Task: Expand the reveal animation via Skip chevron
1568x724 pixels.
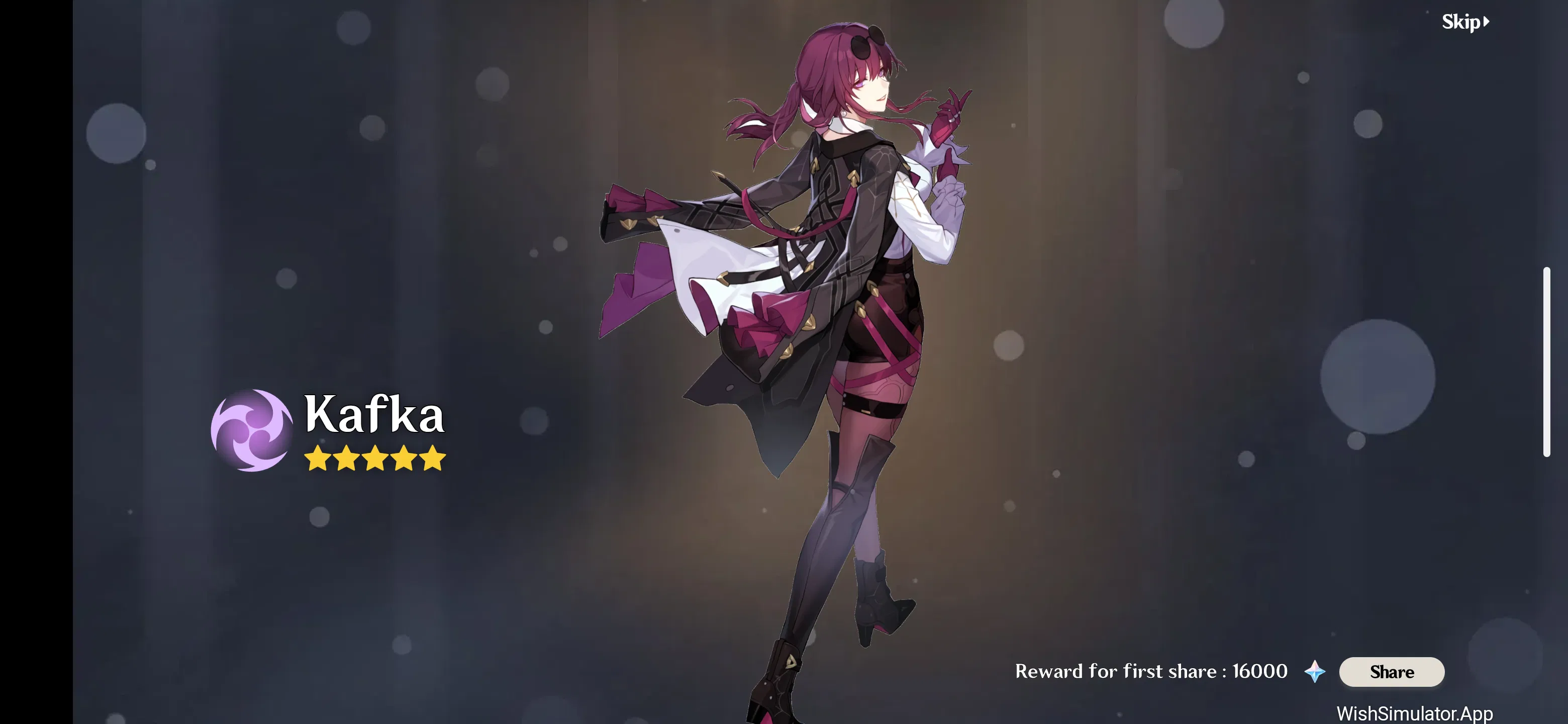Action: pyautogui.click(x=1487, y=22)
